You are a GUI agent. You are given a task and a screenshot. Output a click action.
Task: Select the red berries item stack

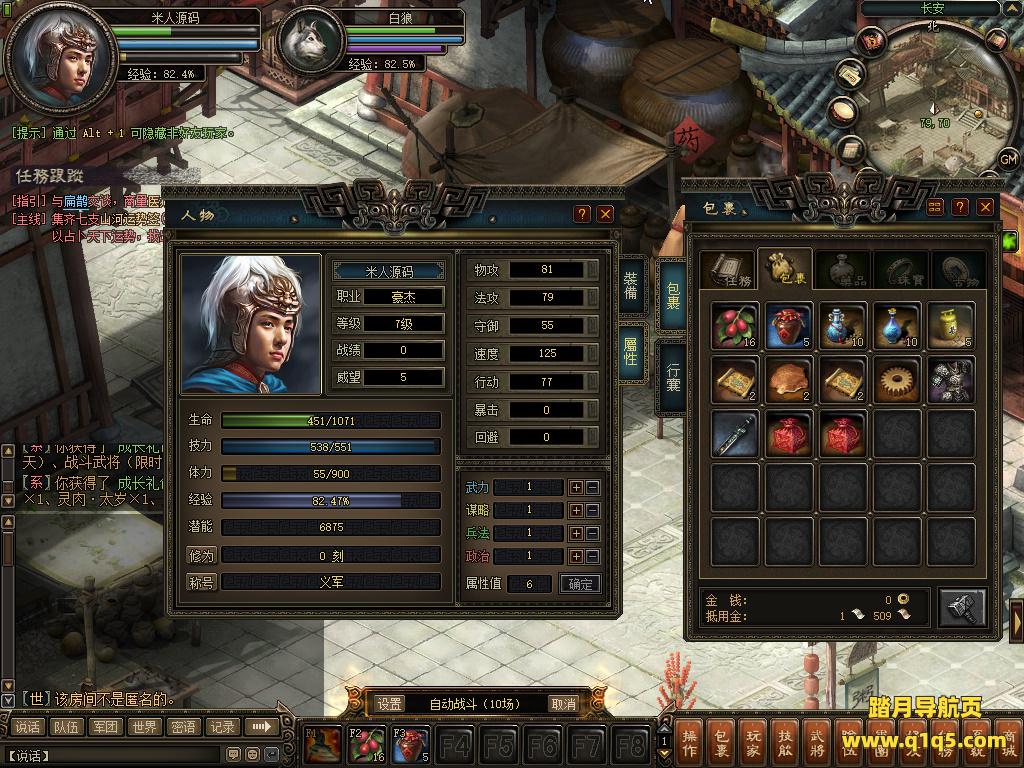pos(735,326)
